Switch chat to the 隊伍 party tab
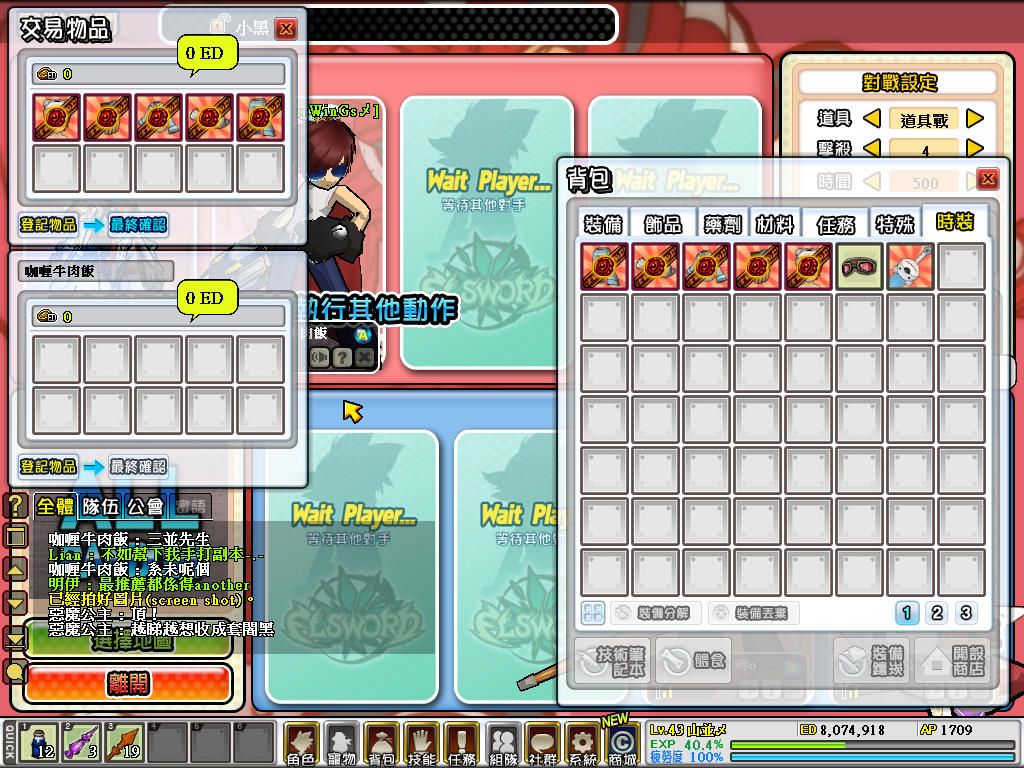 click(x=100, y=506)
